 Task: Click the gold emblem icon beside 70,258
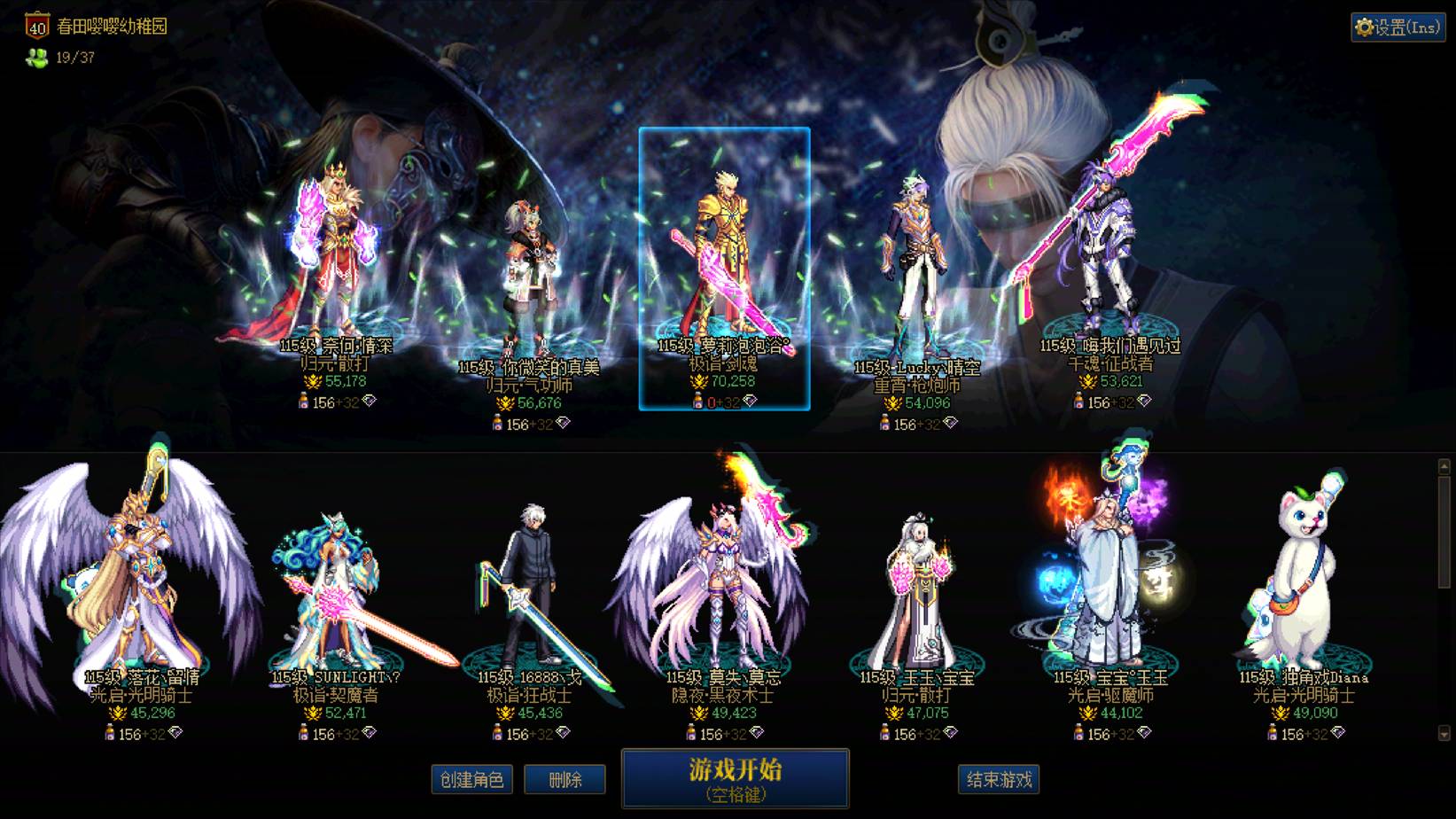coord(699,380)
